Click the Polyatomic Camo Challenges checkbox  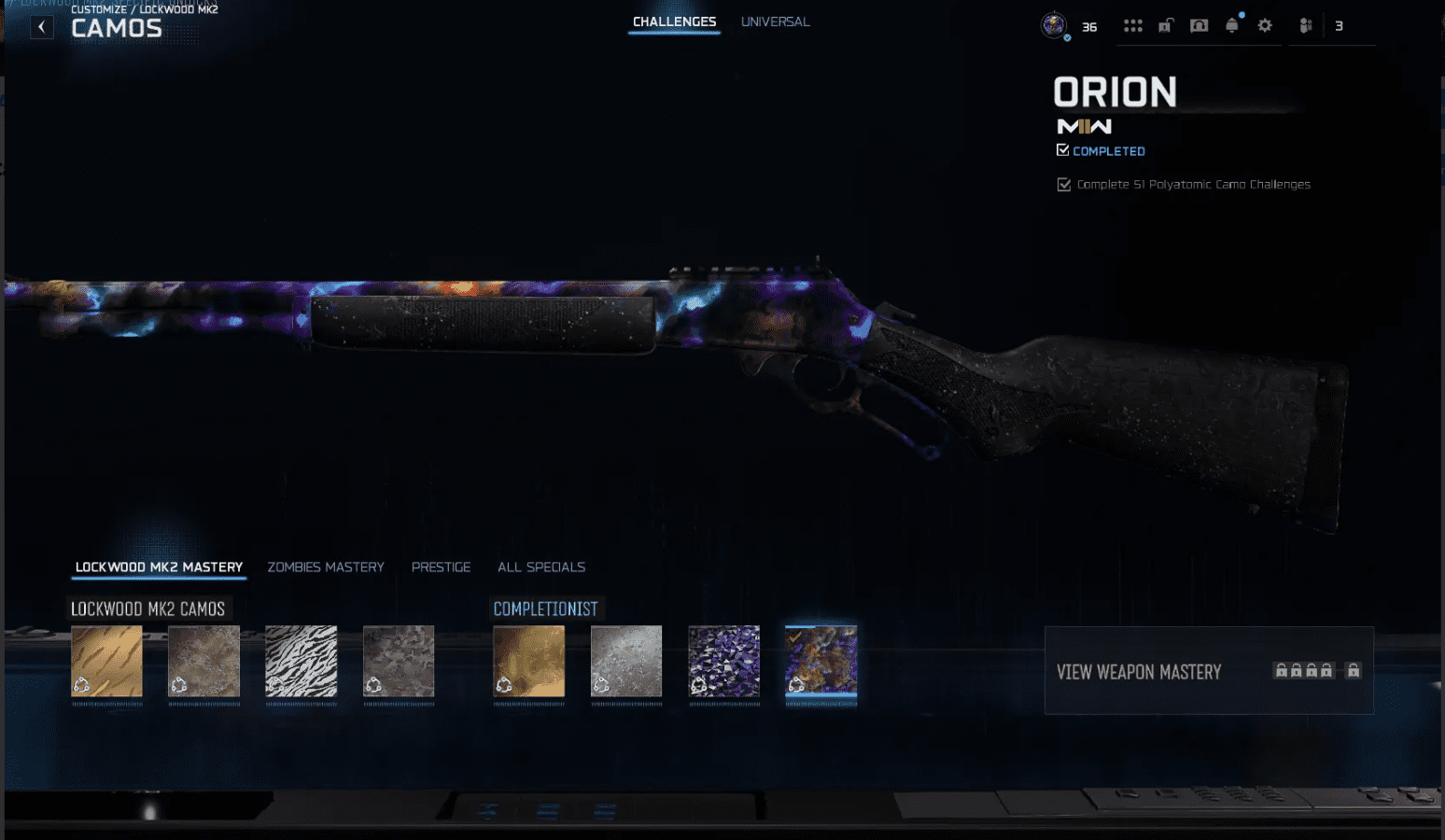click(1064, 184)
